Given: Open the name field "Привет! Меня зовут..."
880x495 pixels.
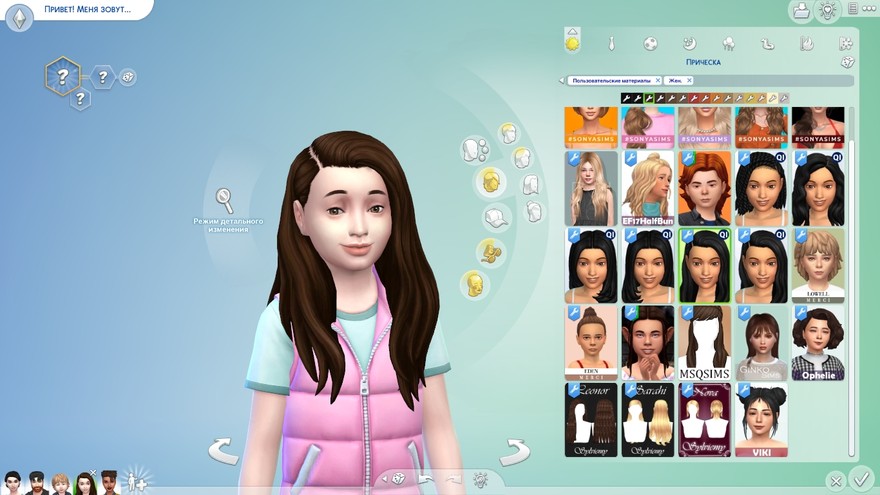Looking at the screenshot, I should pos(85,10).
